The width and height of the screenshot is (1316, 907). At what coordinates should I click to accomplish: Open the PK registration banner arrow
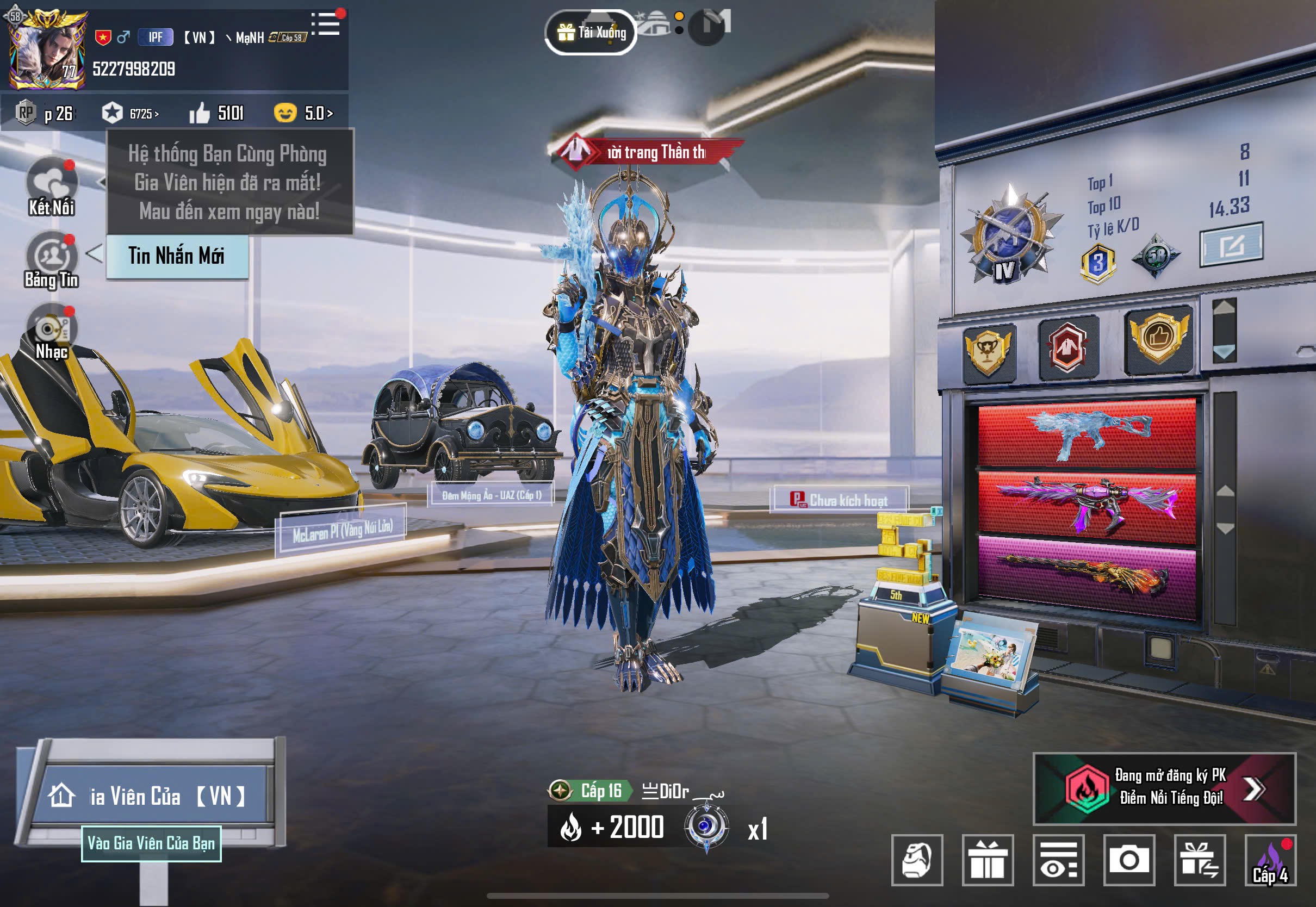tap(1252, 788)
